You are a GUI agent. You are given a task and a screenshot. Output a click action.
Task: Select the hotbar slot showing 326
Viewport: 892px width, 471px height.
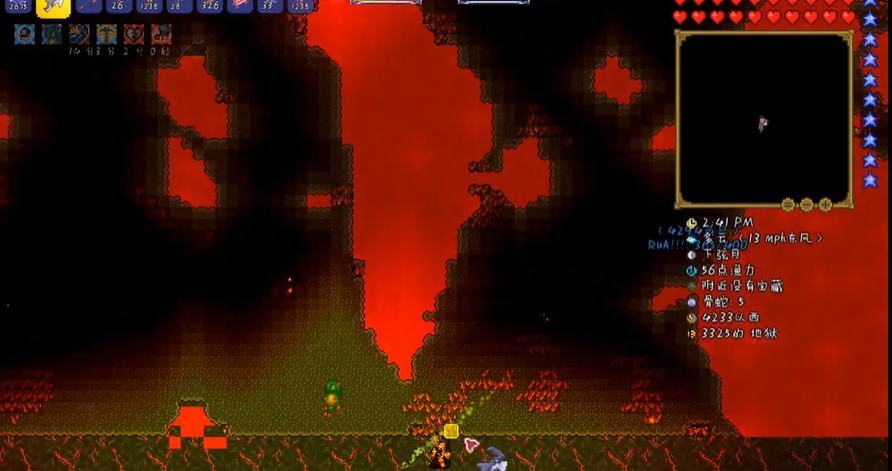pyautogui.click(x=210, y=6)
